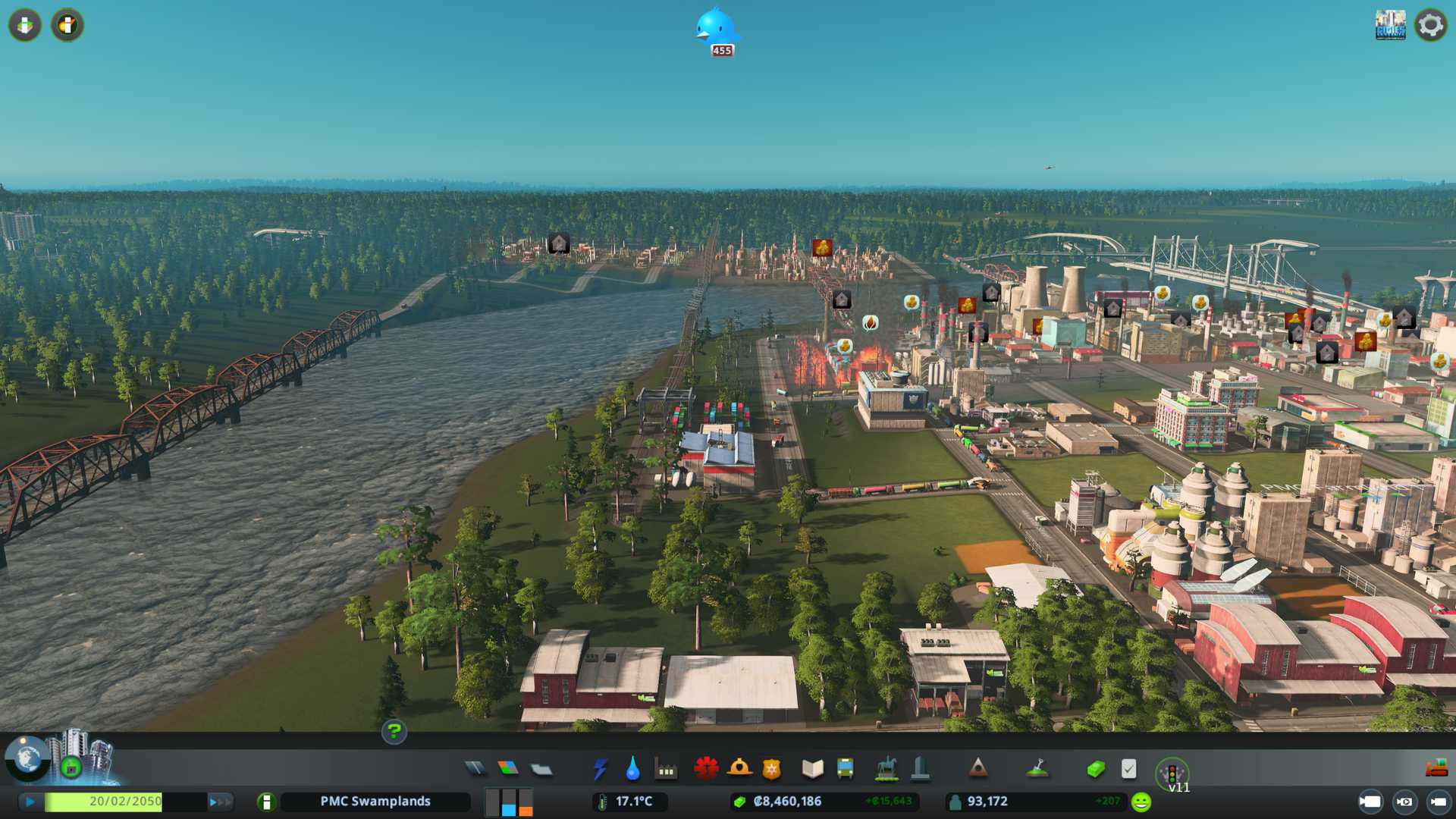Open the Education book menu
Viewport: 1456px width, 819px height.
coord(812,769)
